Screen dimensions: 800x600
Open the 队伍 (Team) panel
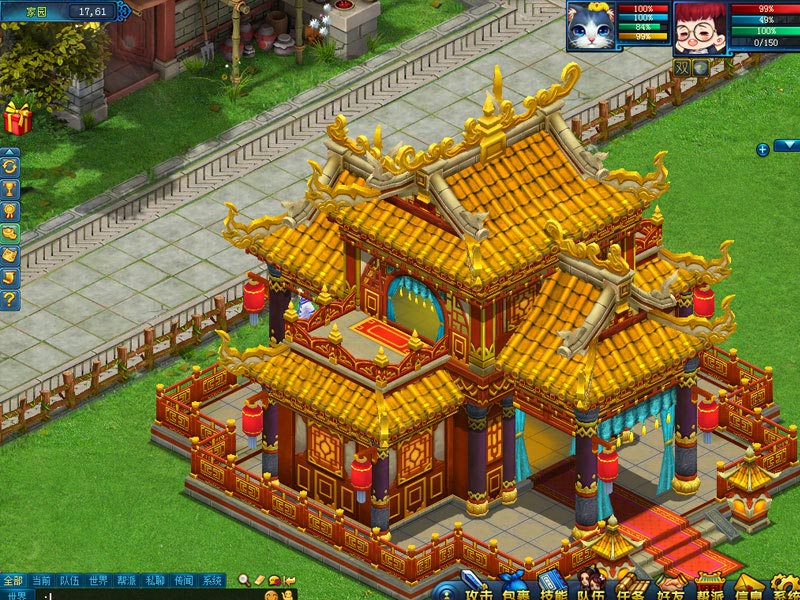592,588
